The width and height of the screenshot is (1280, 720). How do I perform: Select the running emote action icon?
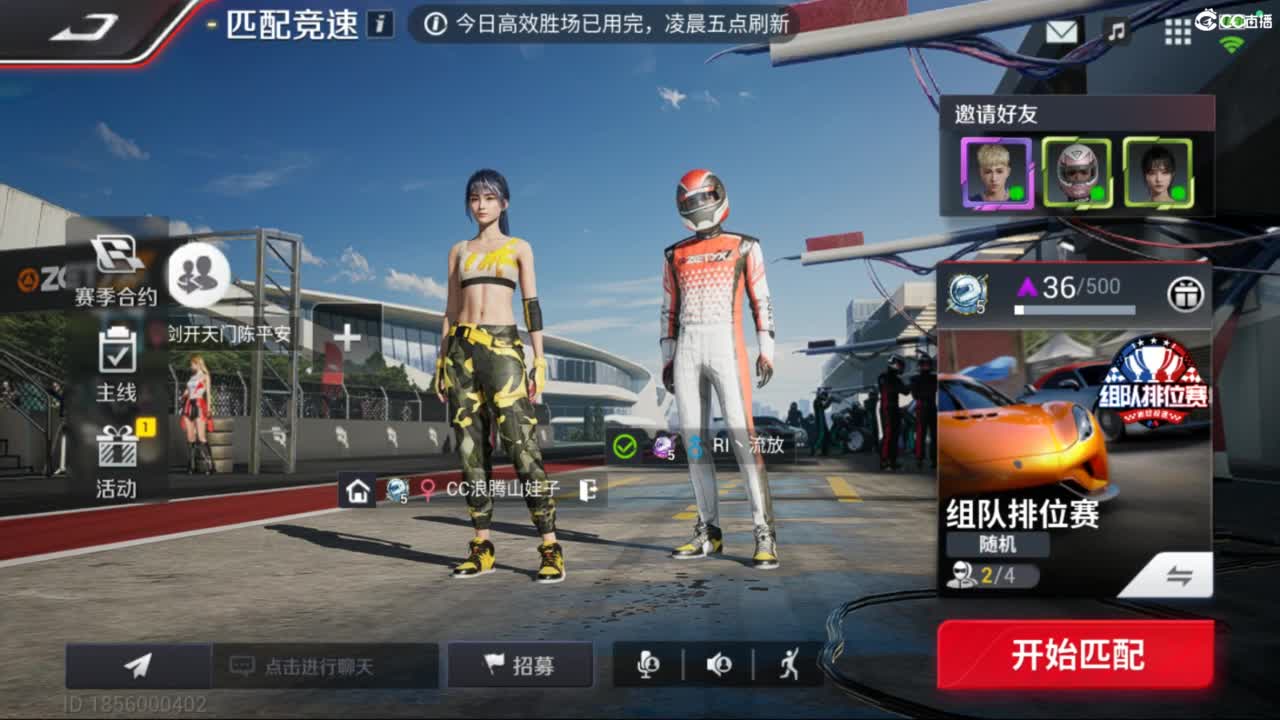click(789, 664)
